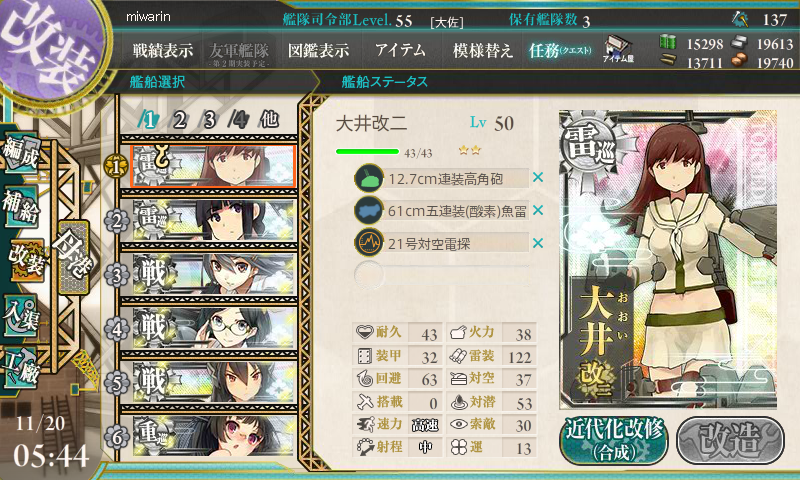The width and height of the screenshot is (800, 480).
Task: Open the アイテム items menu
Action: 400,50
